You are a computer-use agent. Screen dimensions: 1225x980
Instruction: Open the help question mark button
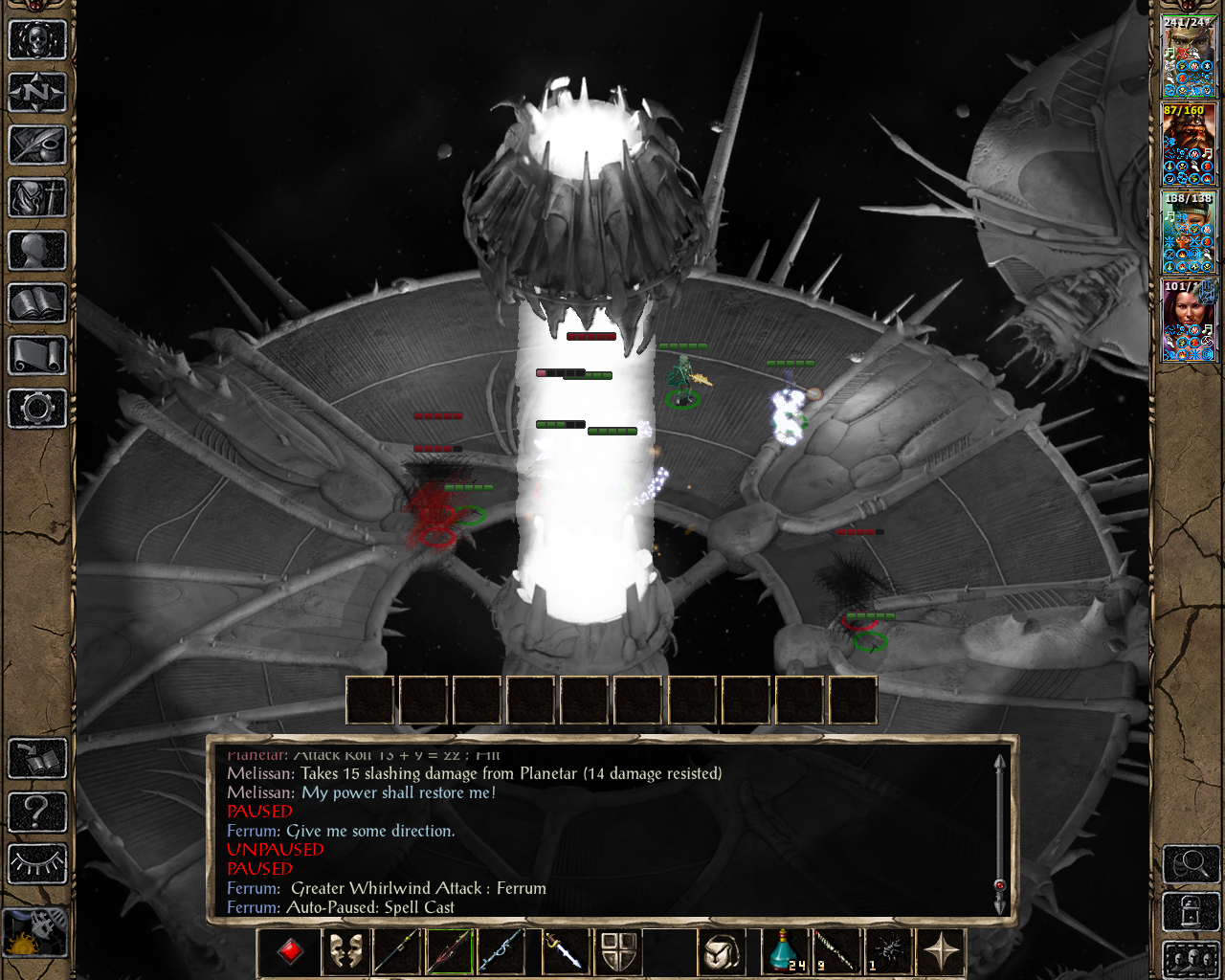[37, 812]
